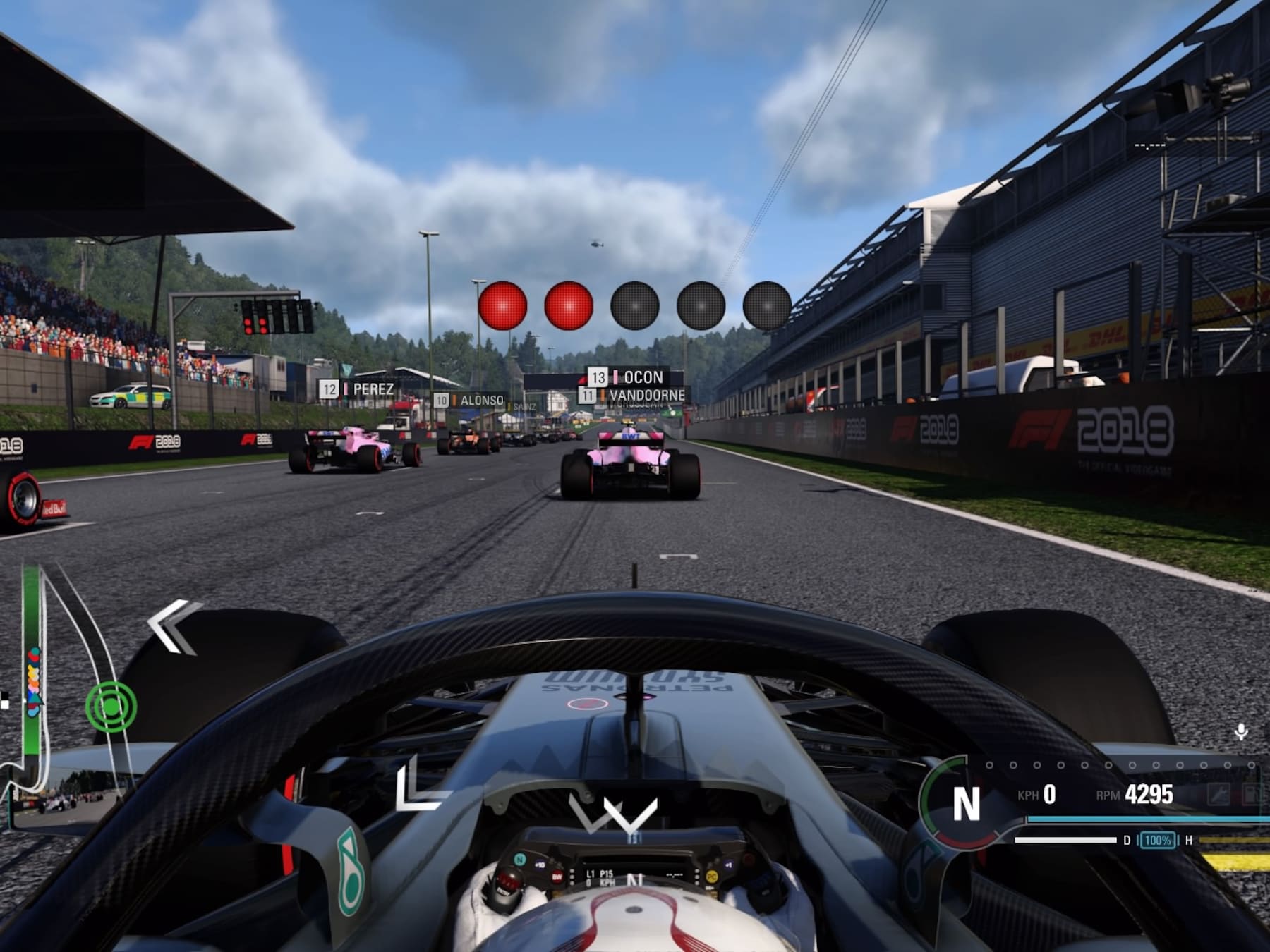This screenshot has height=952, width=1270.
Task: Select the OCON driver name tag
Action: (x=636, y=377)
